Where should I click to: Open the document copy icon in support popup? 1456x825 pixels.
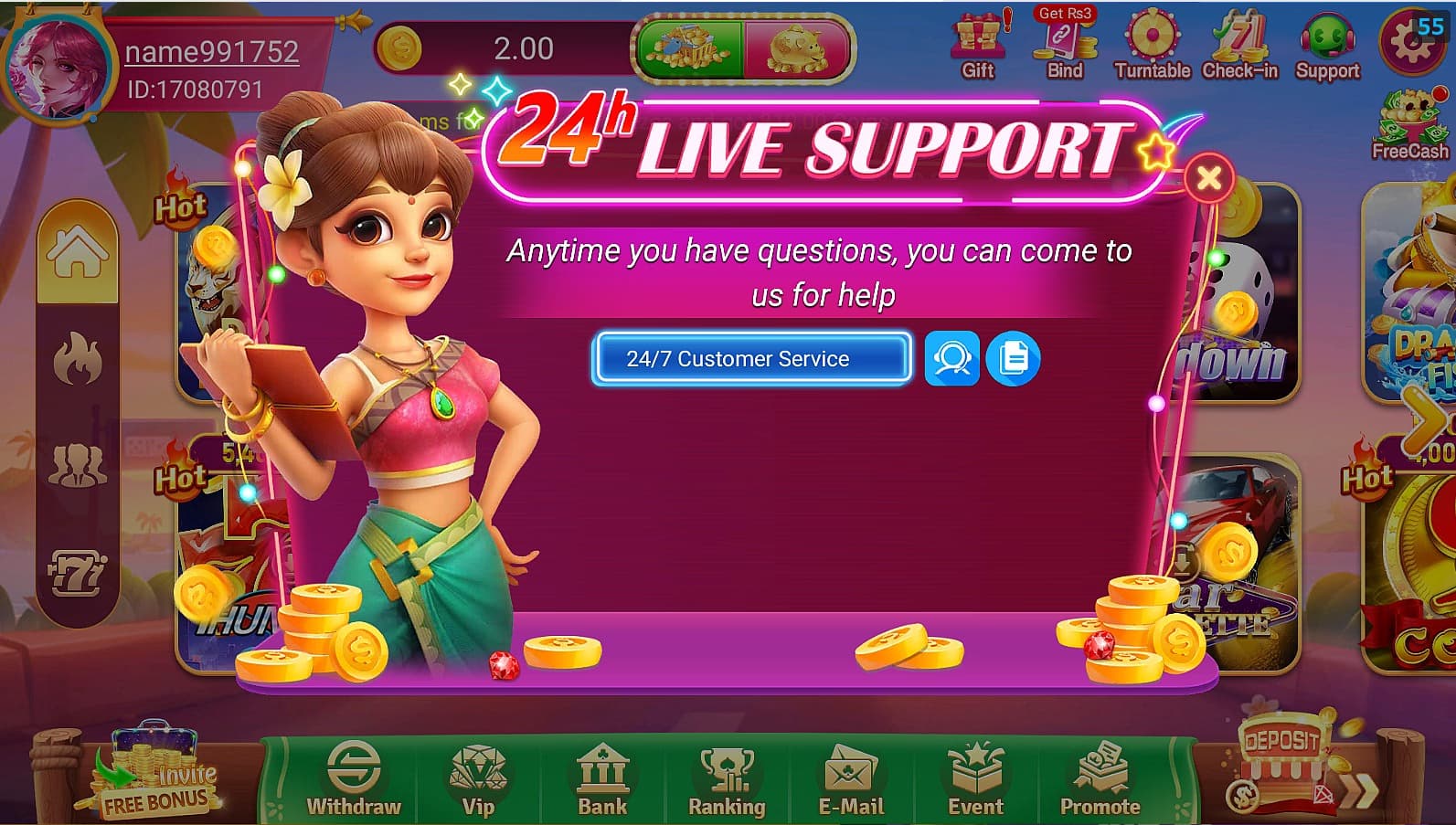(1013, 358)
